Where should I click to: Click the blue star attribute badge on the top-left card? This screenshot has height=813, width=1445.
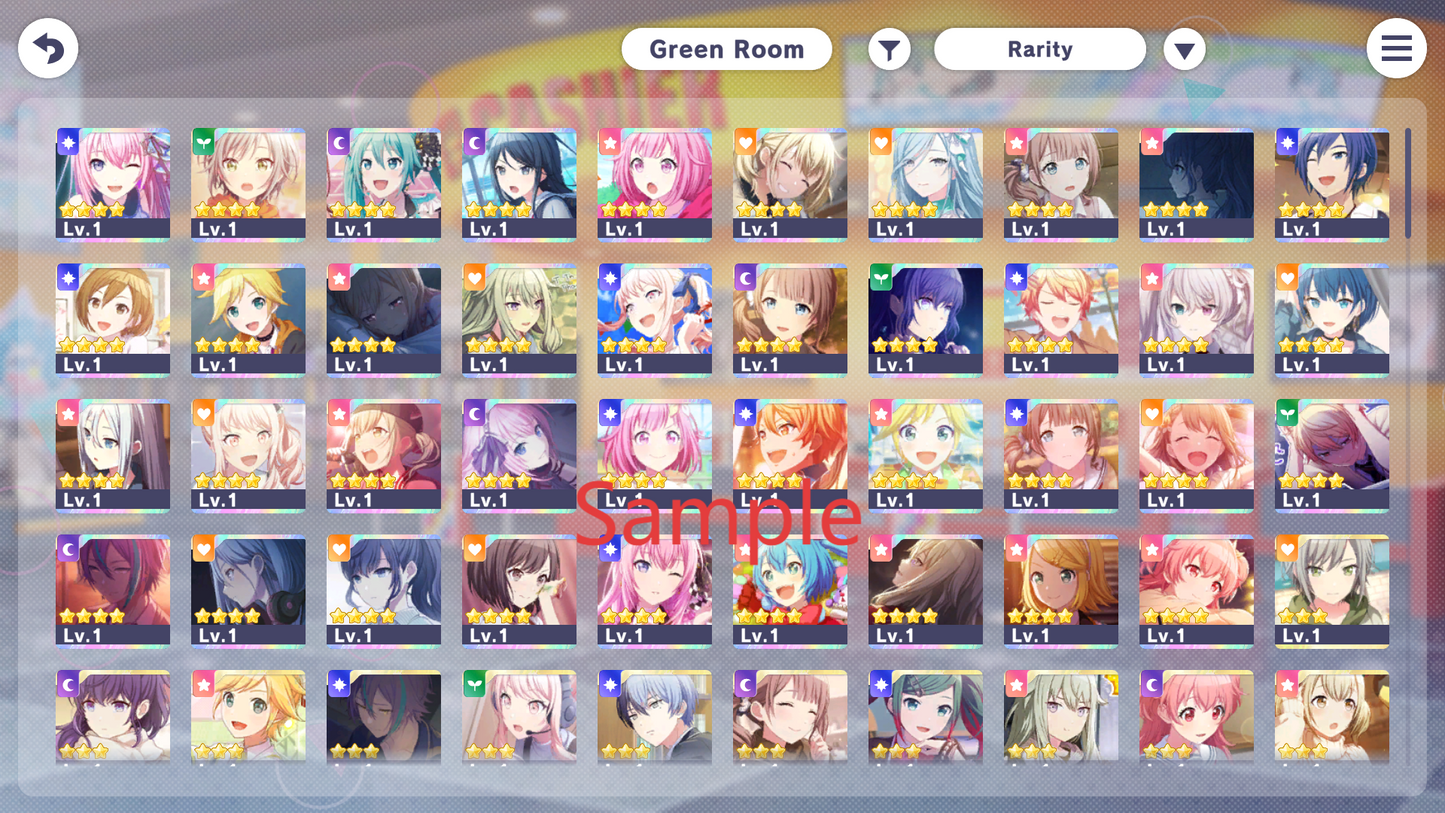click(67, 142)
